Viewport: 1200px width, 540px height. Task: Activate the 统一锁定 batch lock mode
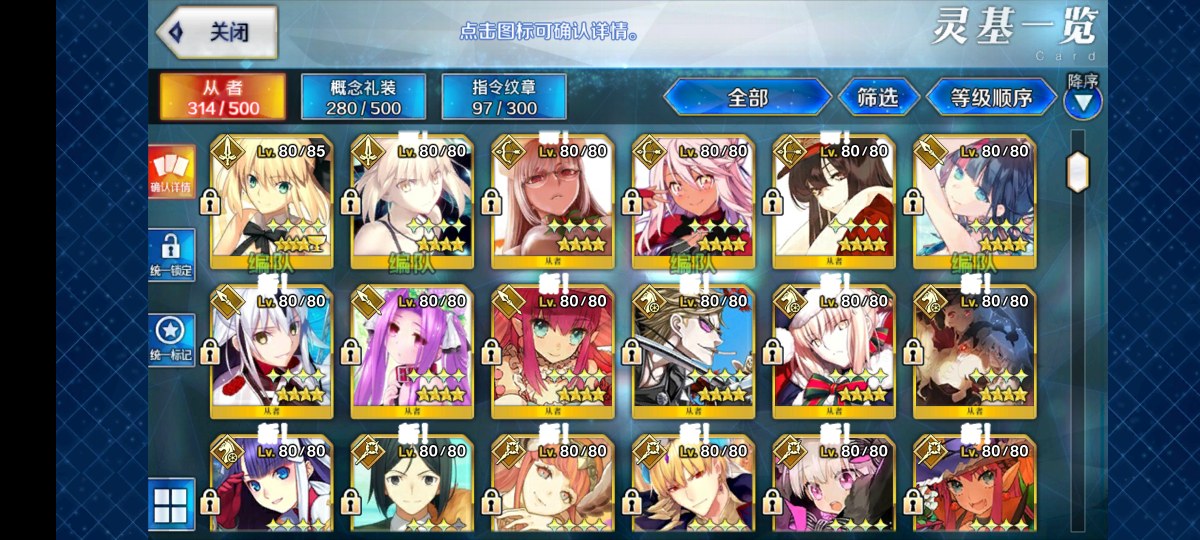pos(171,255)
